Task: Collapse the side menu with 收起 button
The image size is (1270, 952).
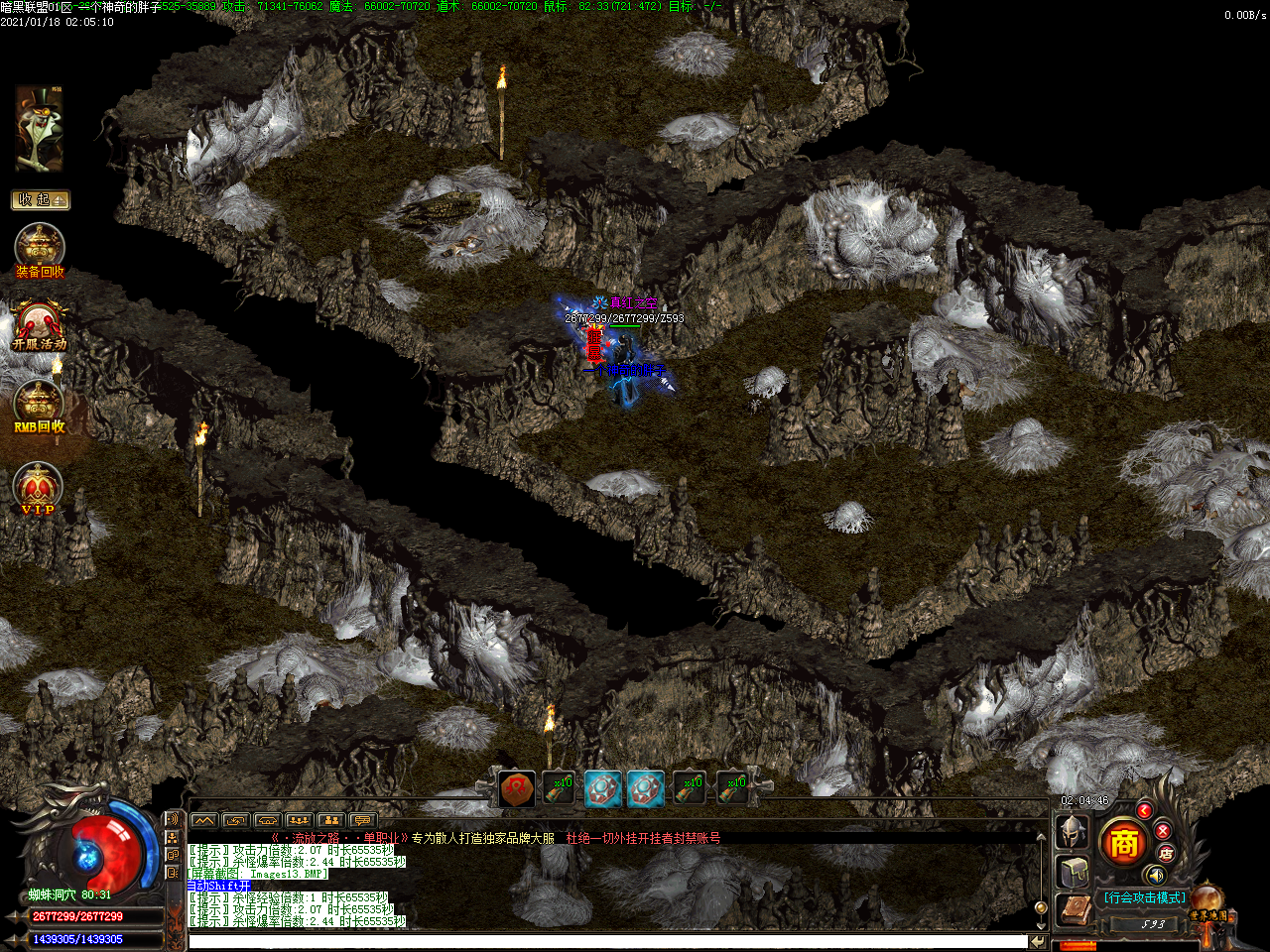Action: (x=41, y=200)
